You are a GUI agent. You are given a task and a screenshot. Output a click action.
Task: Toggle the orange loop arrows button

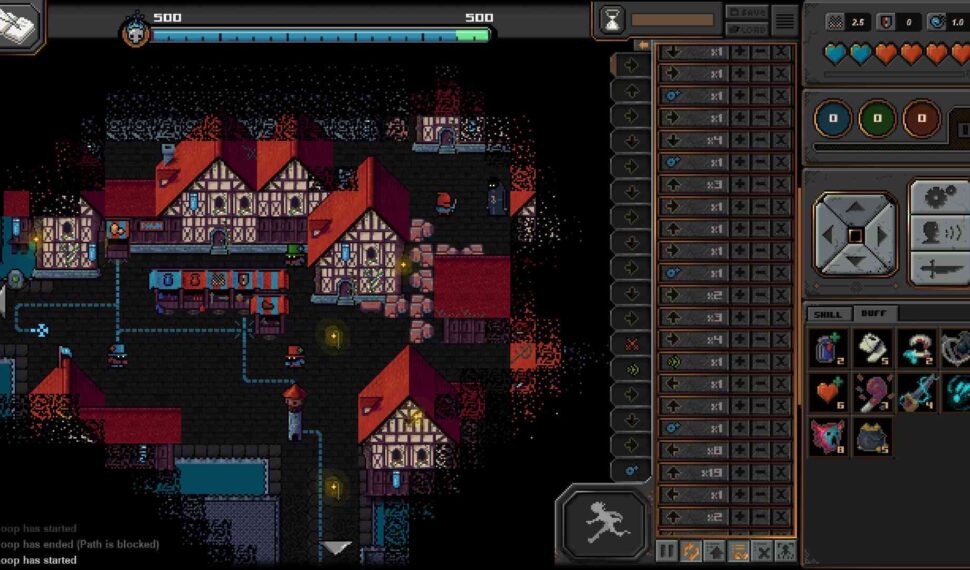coord(691,551)
